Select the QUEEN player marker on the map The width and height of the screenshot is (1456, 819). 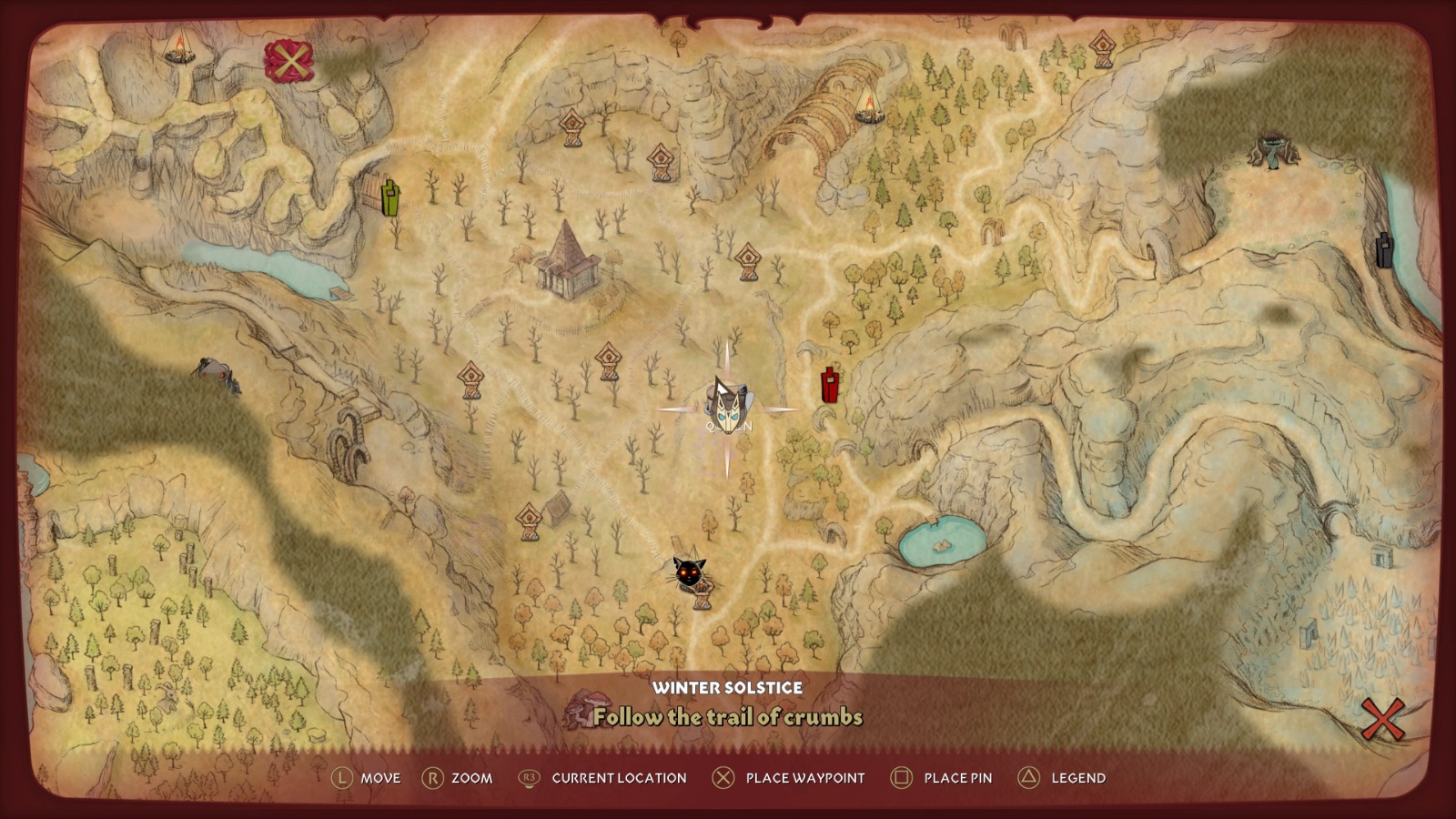(728, 409)
